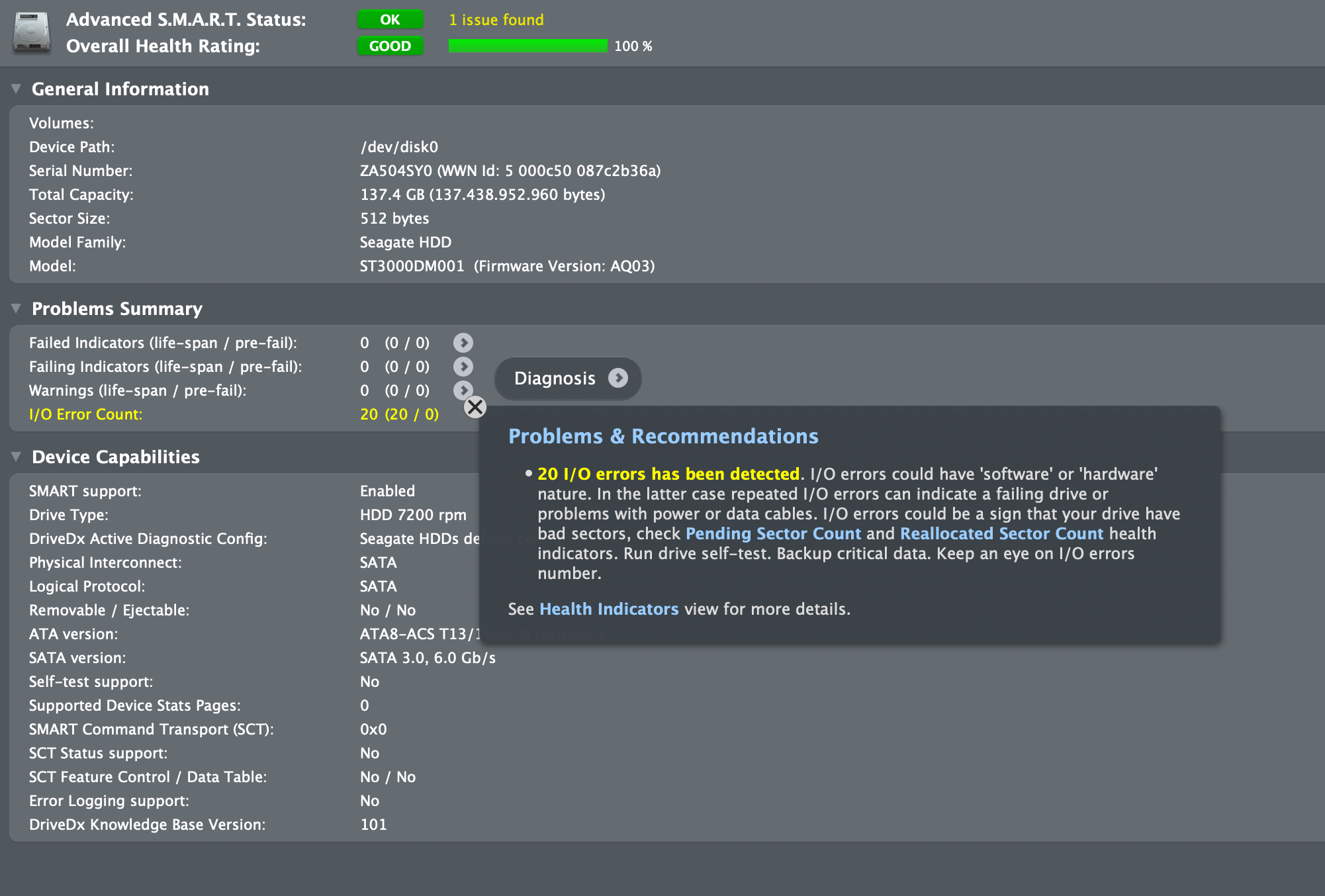The image size is (1325, 896).
Task: Open the Reallocated Sector Count link
Action: (x=1001, y=533)
